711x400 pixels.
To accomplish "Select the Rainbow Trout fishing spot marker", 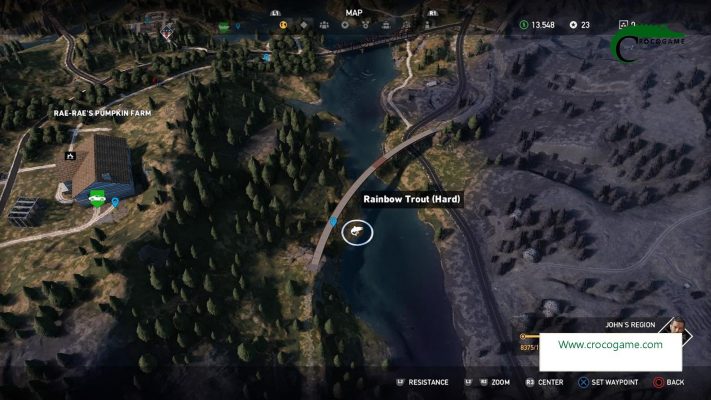I will (x=356, y=232).
